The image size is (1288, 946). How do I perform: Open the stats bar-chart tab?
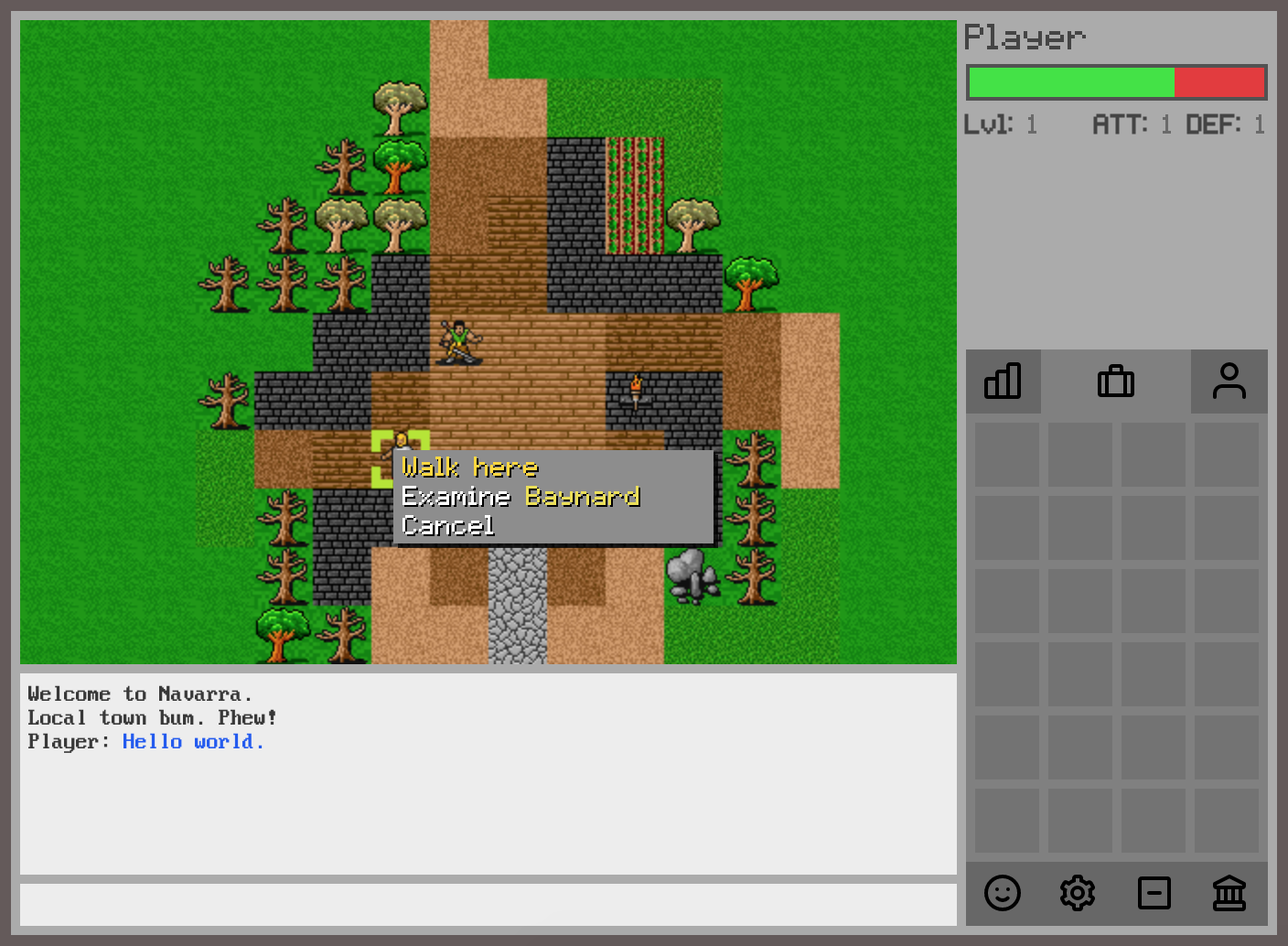[1004, 382]
